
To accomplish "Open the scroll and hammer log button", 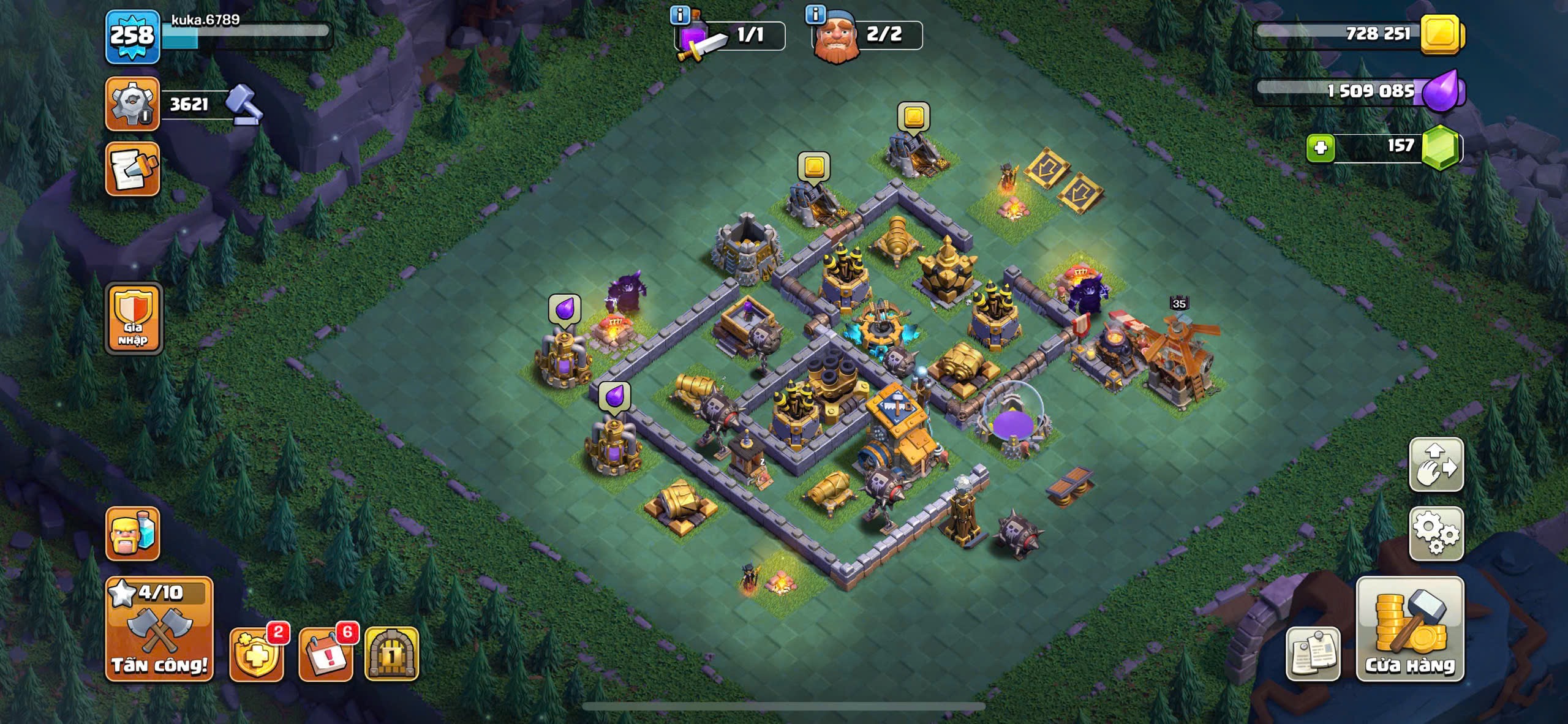I will click(132, 170).
